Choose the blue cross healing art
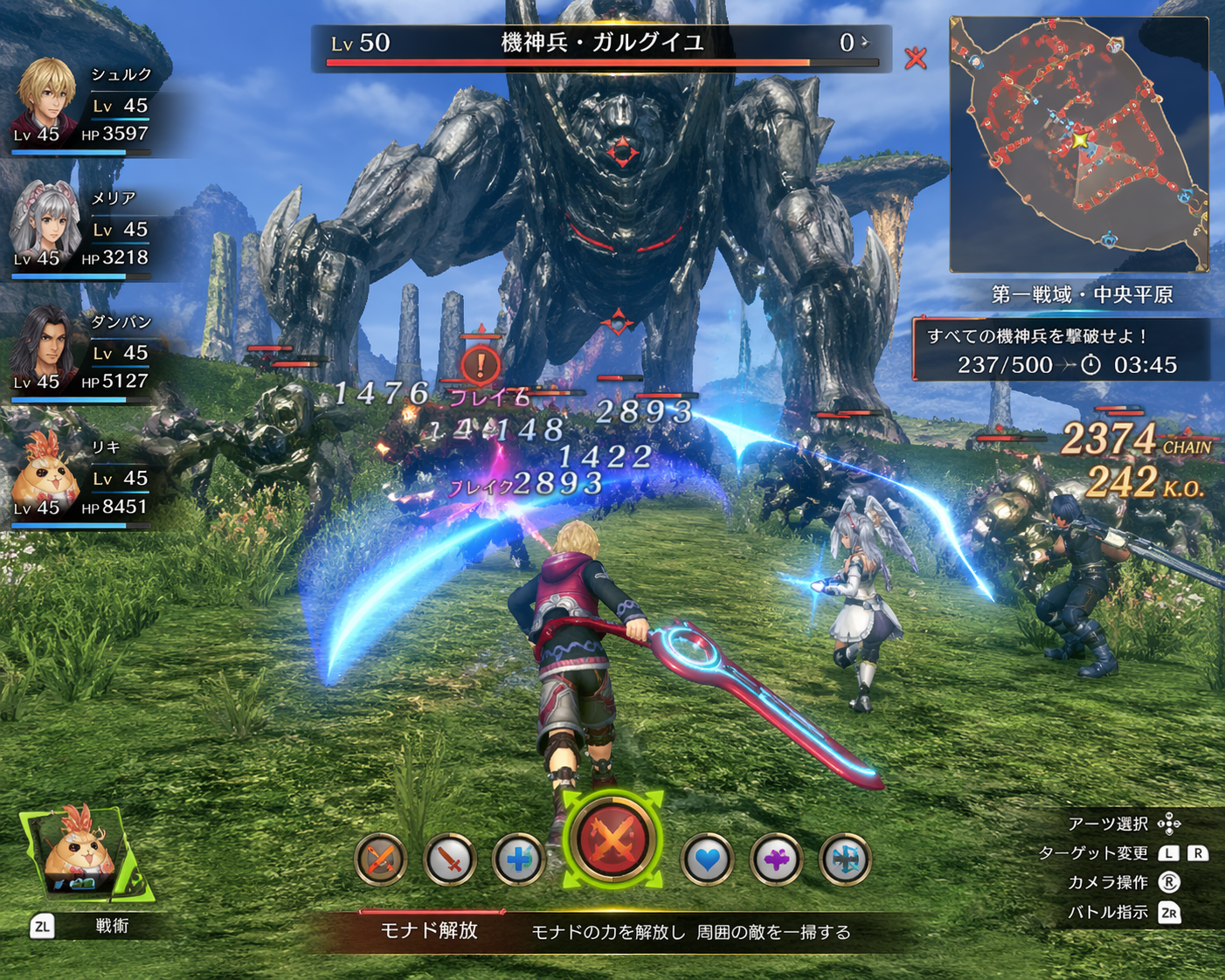The height and width of the screenshot is (980, 1225). (x=518, y=859)
